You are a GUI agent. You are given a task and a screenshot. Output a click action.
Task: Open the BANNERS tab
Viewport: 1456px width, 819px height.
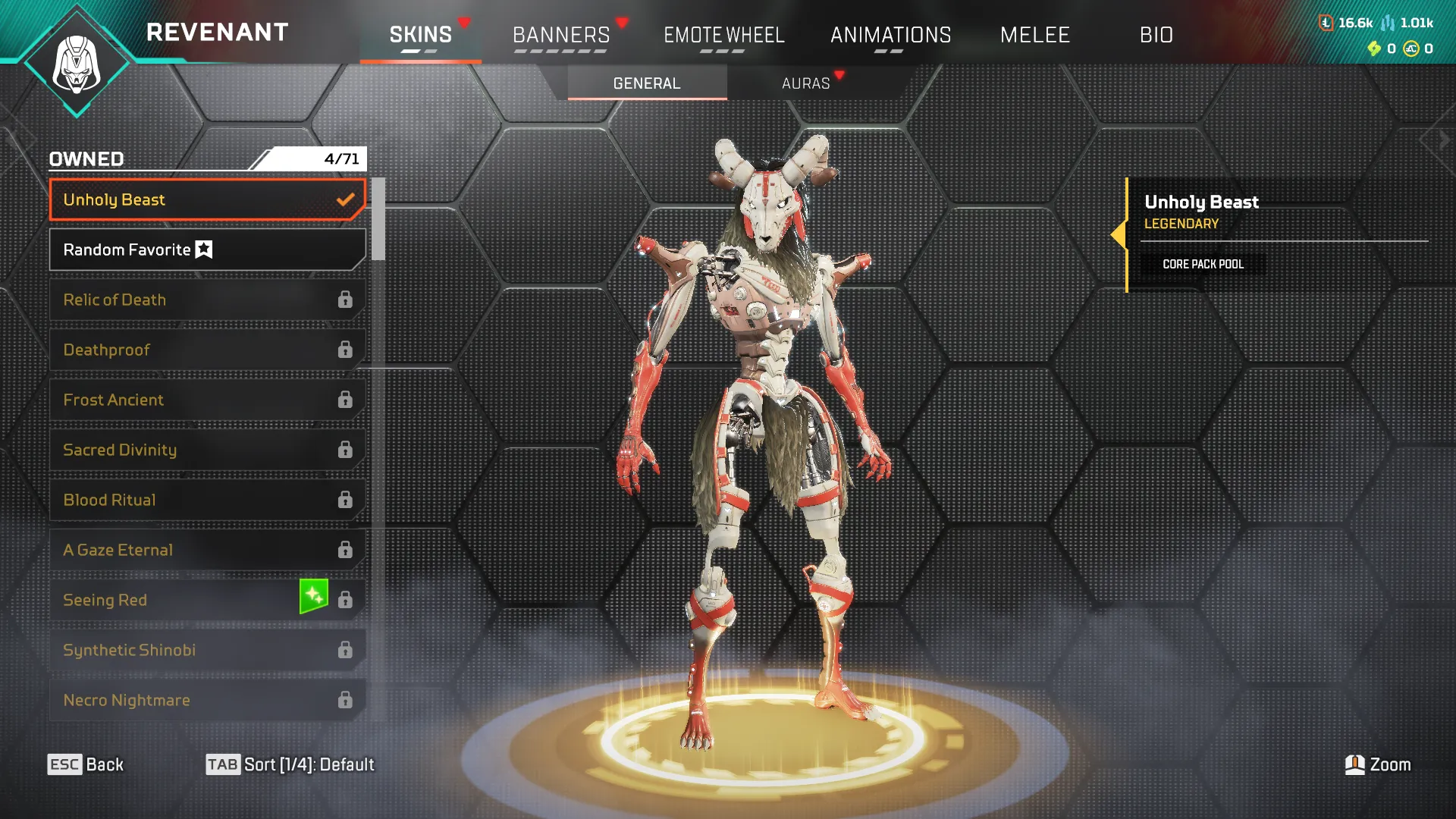560,34
